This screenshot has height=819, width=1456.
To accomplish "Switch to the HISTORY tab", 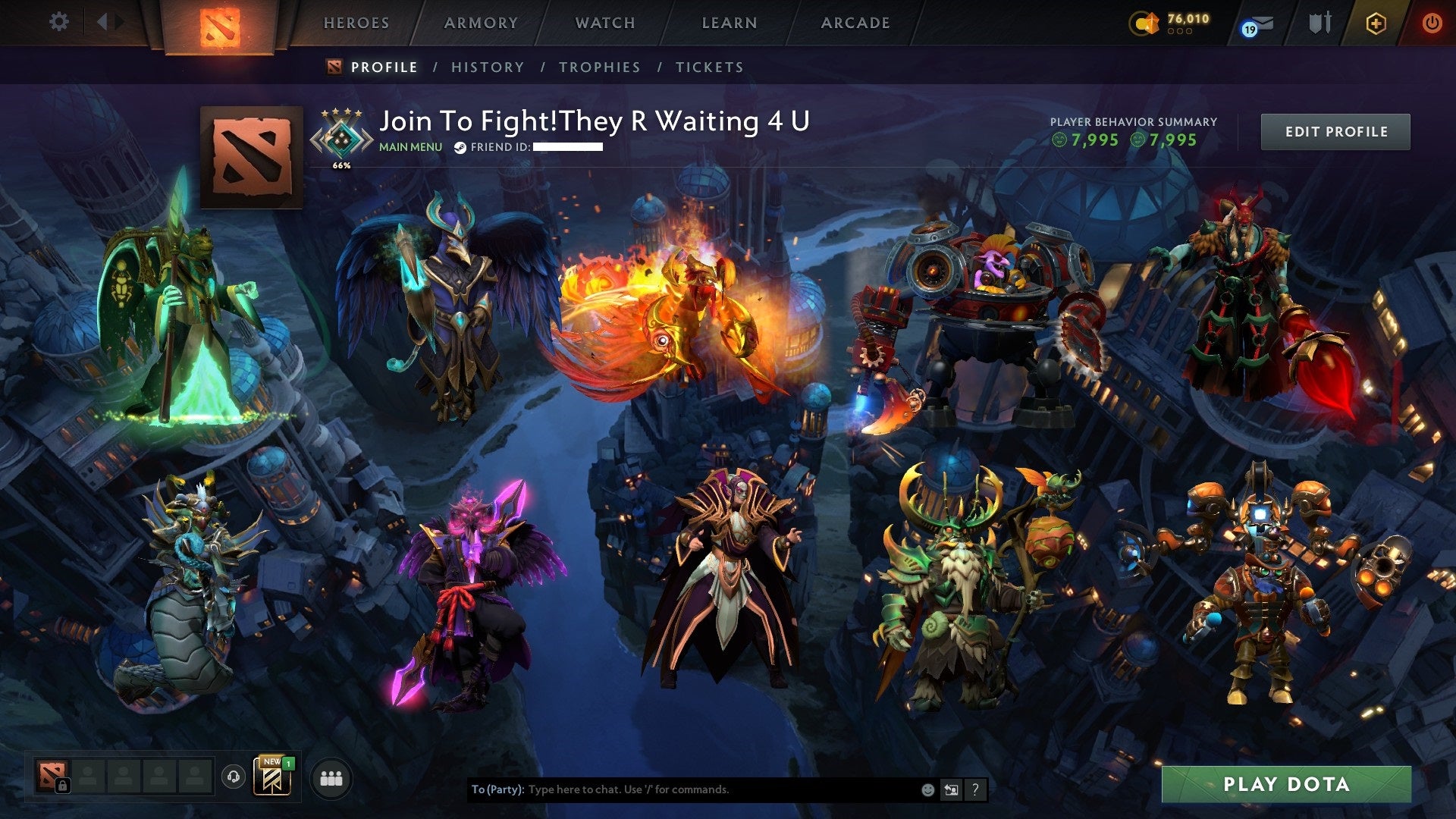I will pyautogui.click(x=487, y=67).
